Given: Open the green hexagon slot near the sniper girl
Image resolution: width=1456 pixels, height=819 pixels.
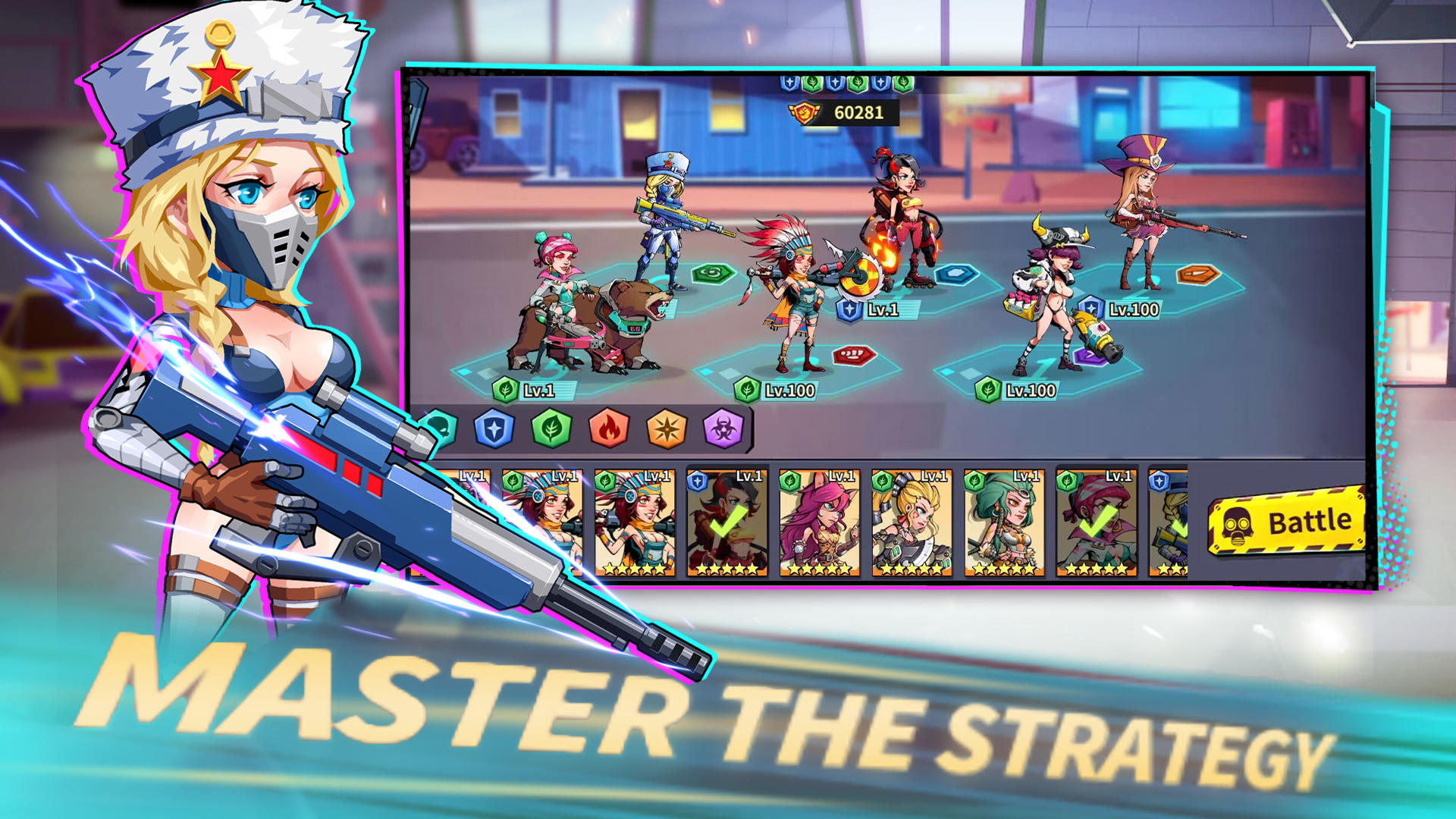Looking at the screenshot, I should [x=713, y=273].
